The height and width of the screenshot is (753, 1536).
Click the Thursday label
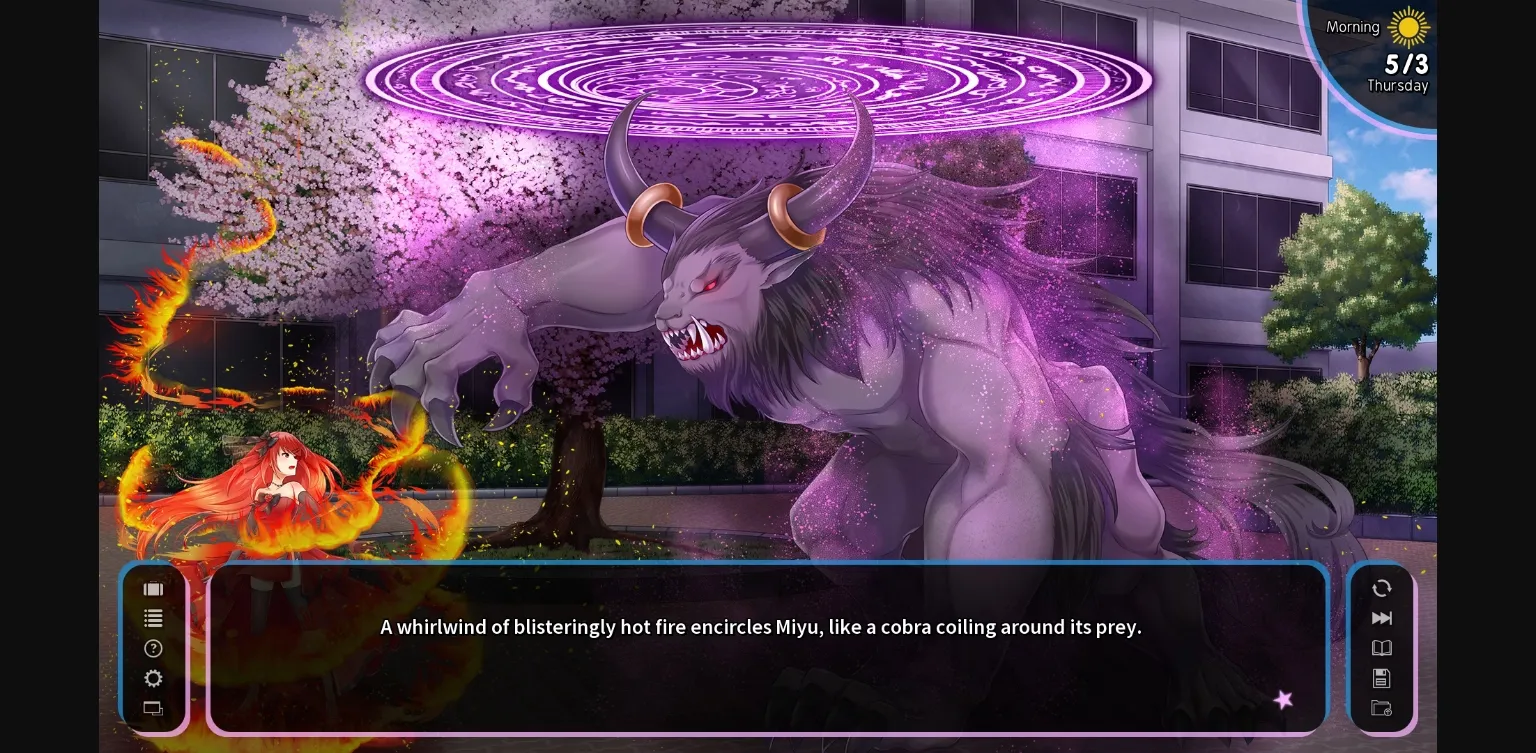1400,86
